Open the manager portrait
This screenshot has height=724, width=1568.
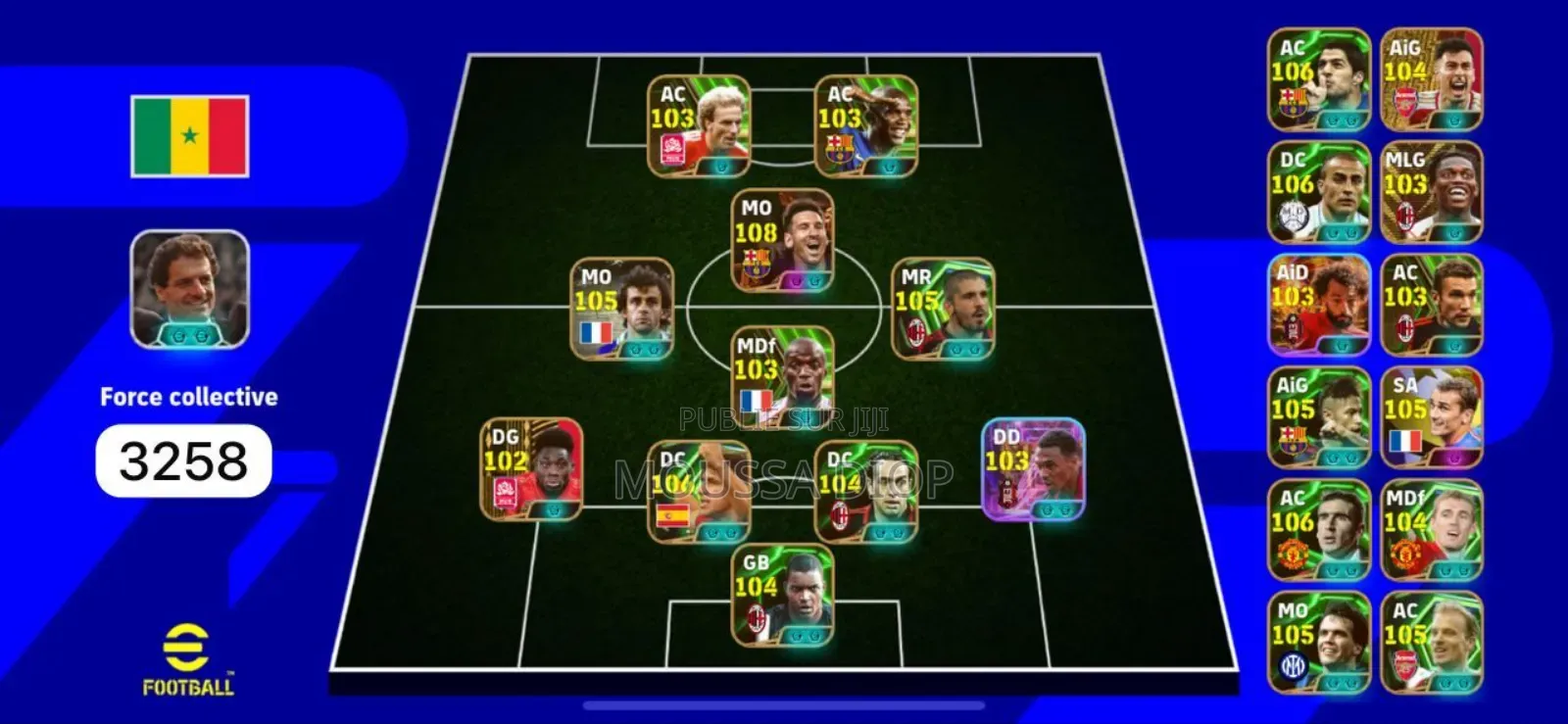tap(189, 289)
